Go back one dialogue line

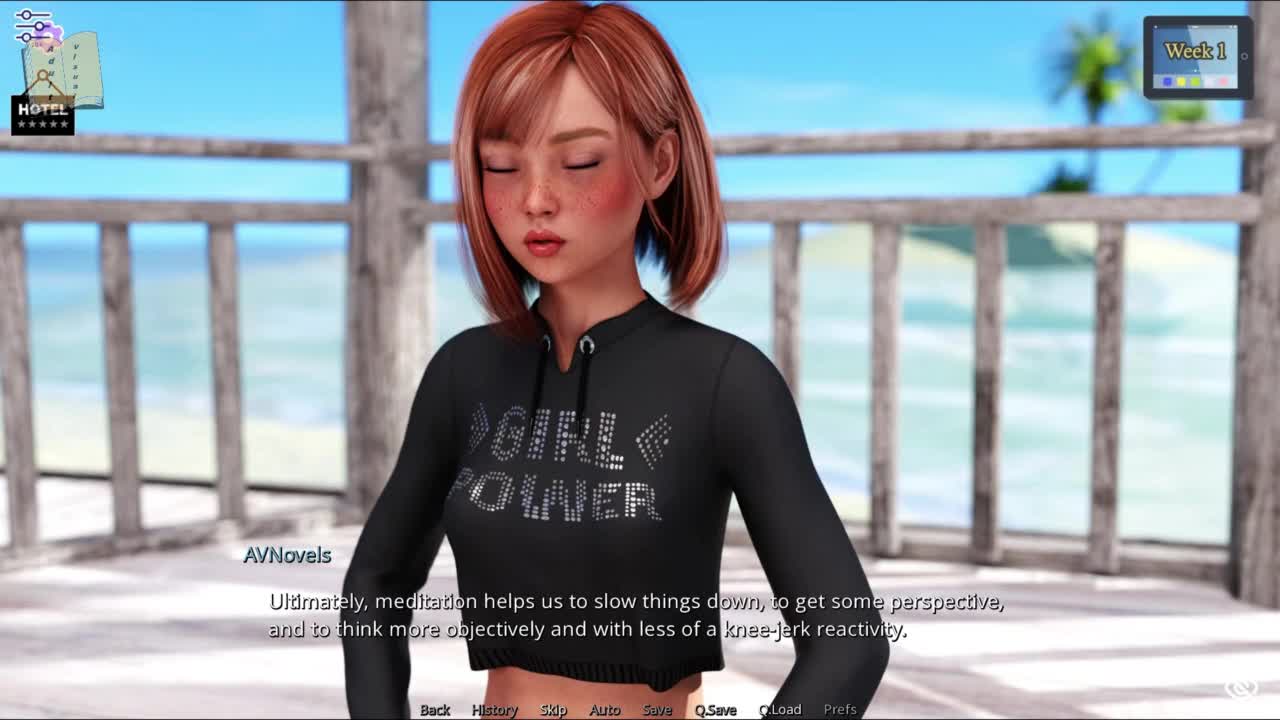point(435,709)
